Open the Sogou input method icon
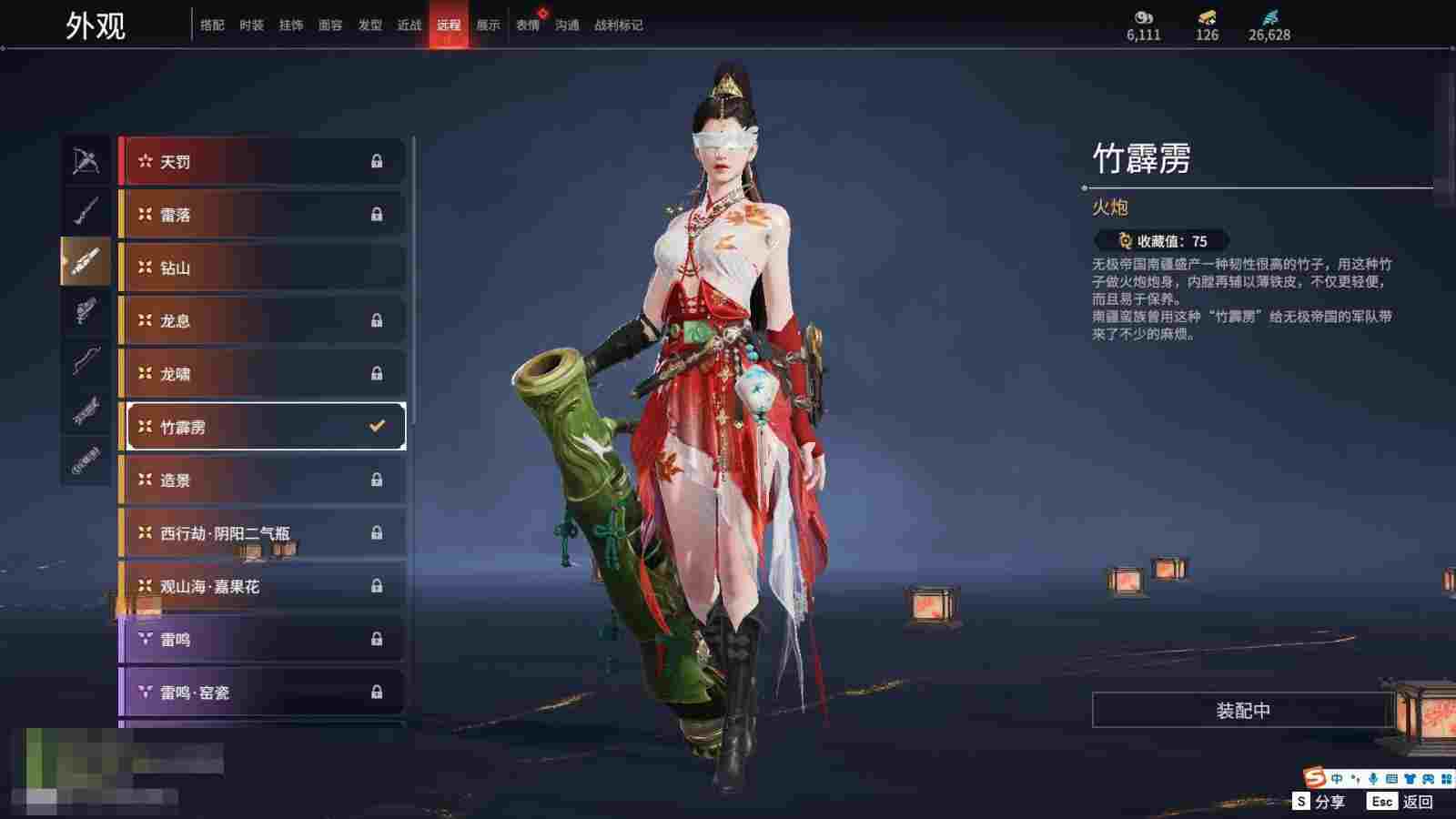The width and height of the screenshot is (1456, 819). click(x=1315, y=778)
